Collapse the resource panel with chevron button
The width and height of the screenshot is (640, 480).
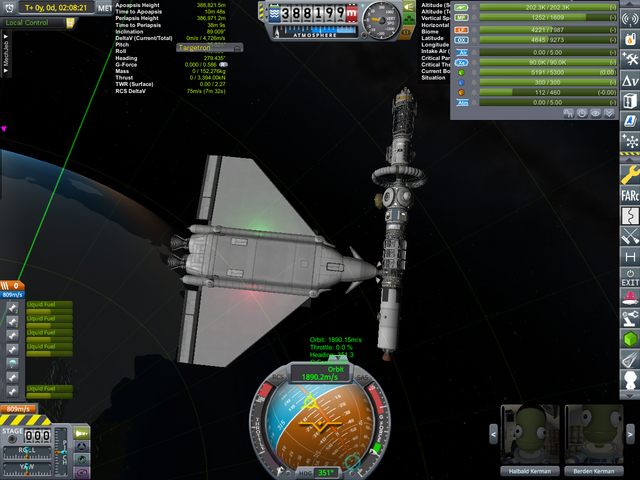tap(609, 113)
